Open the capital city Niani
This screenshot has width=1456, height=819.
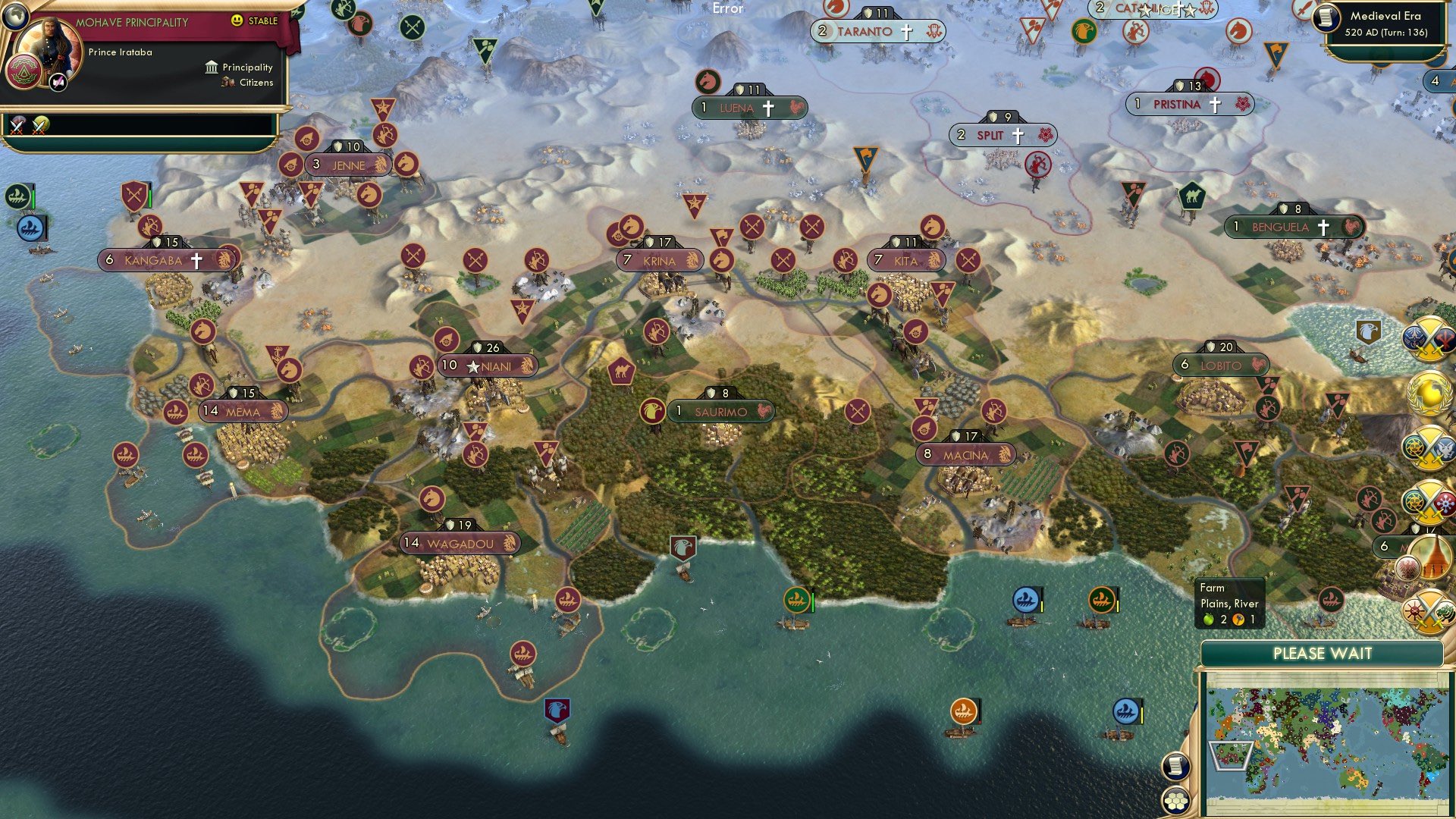[489, 365]
